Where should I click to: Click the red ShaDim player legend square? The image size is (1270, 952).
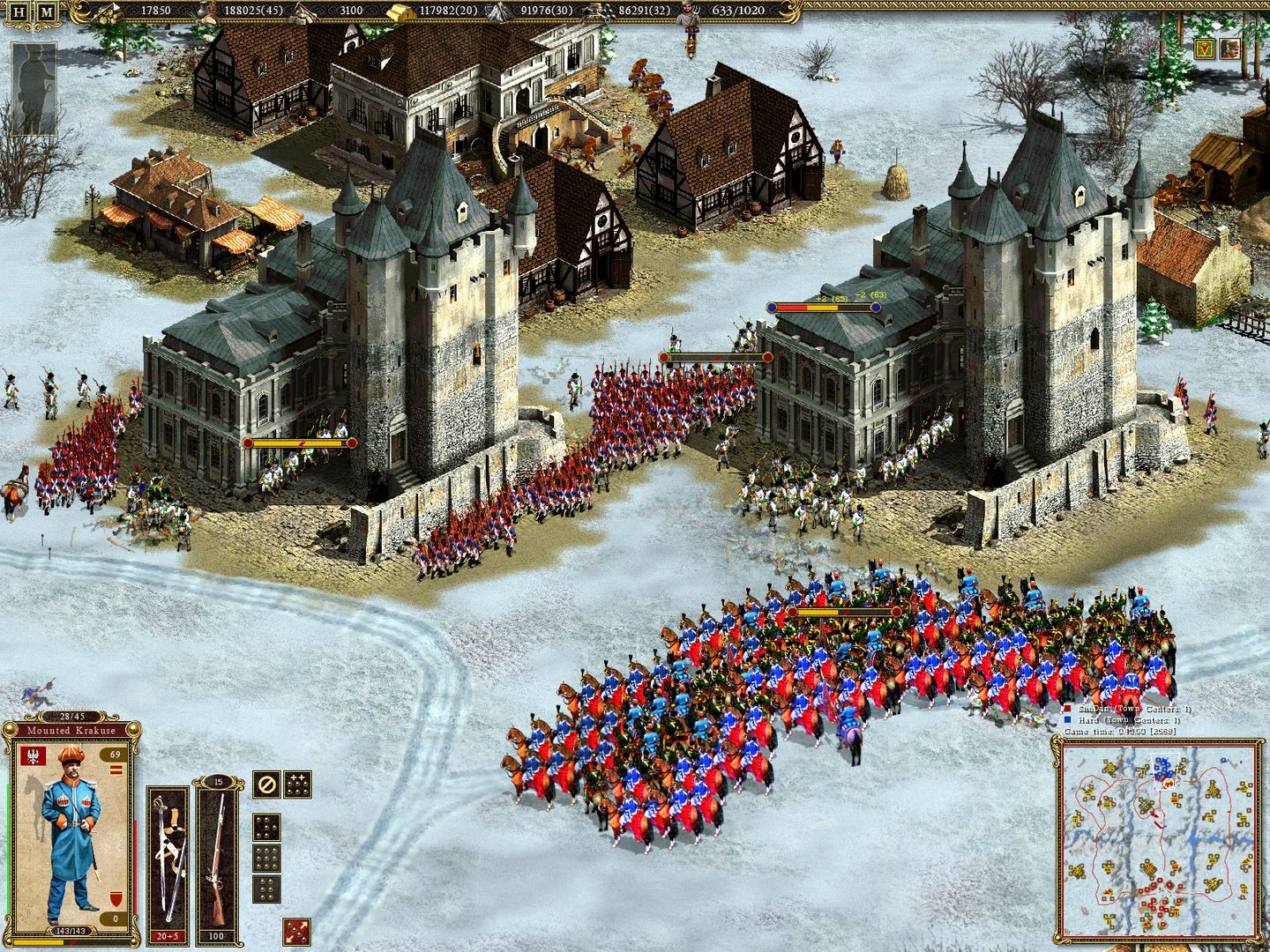[x=1067, y=708]
